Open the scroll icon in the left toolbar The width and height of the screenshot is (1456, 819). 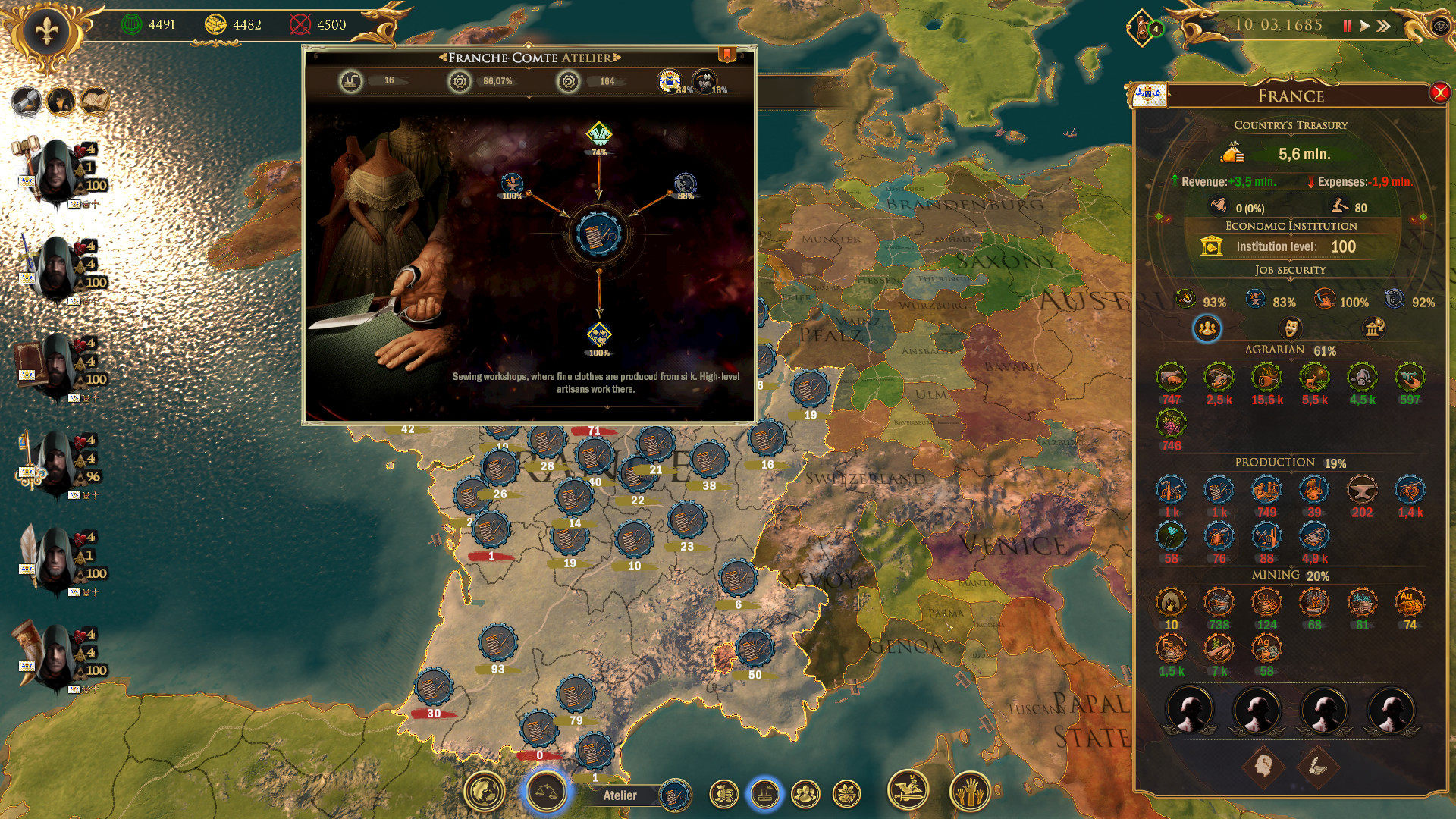(25, 101)
